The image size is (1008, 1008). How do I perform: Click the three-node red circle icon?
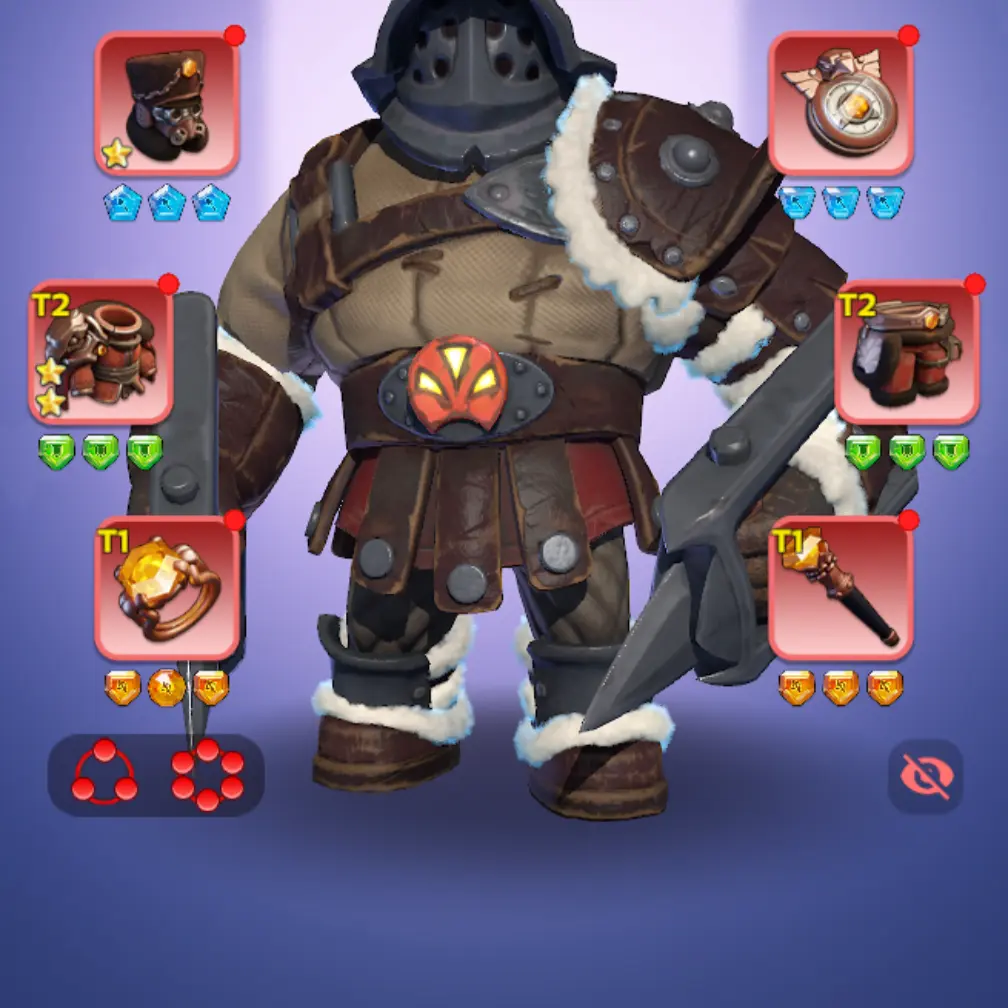pos(105,775)
